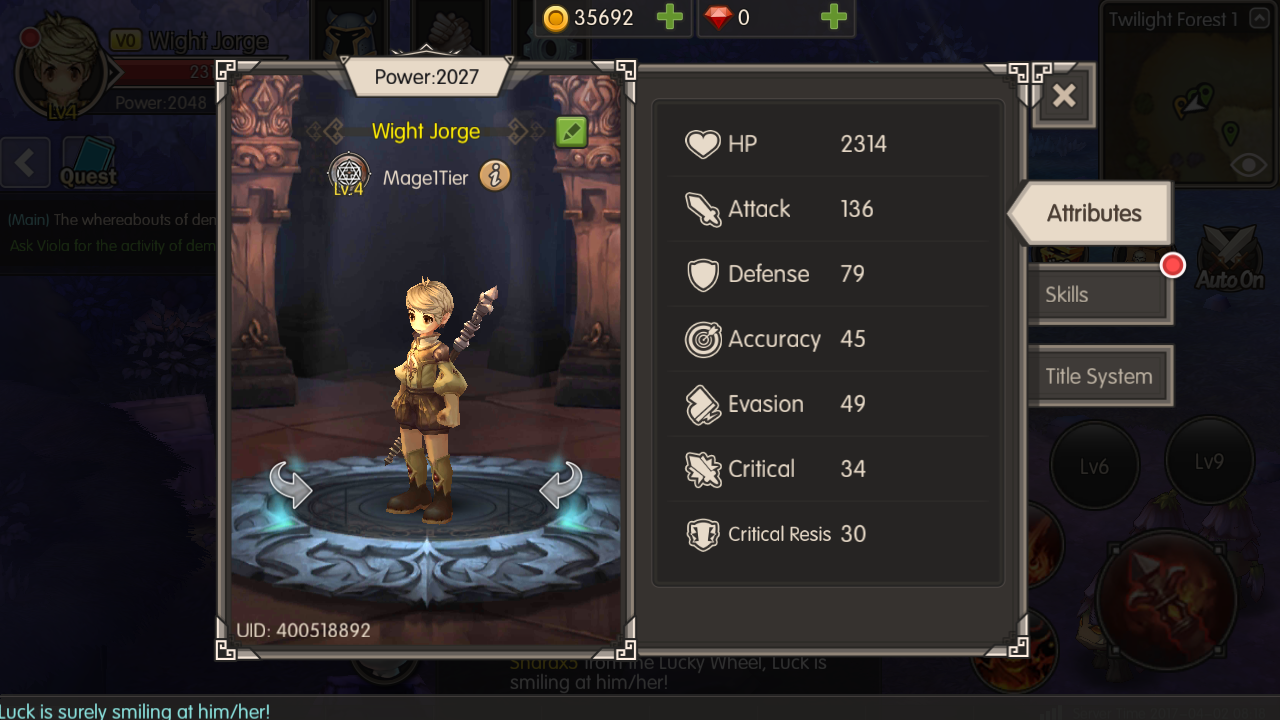This screenshot has width=1280, height=720.
Task: Toggle the Auto On combat button
Action: pos(1230,258)
